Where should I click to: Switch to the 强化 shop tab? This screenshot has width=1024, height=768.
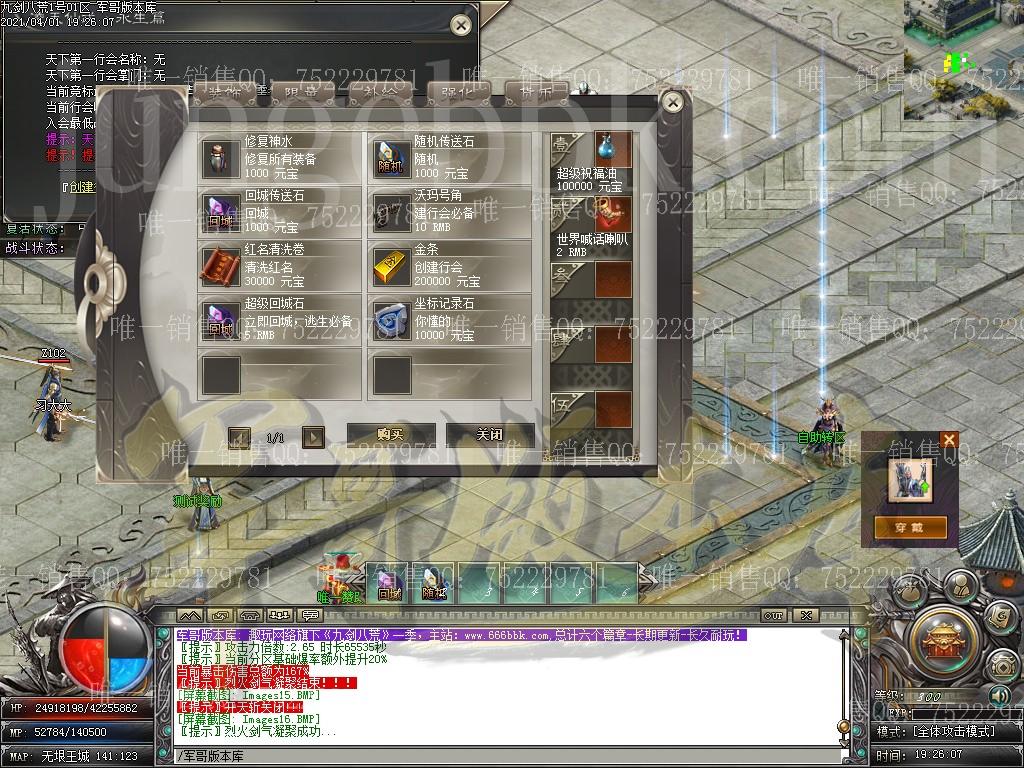click(x=458, y=92)
